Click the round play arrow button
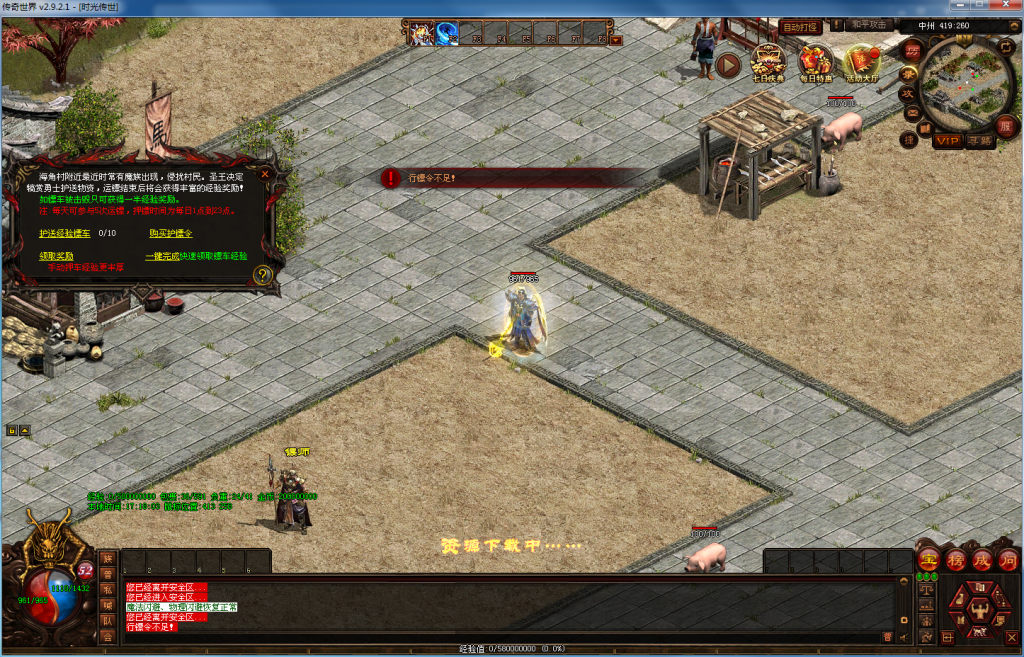 tap(728, 66)
